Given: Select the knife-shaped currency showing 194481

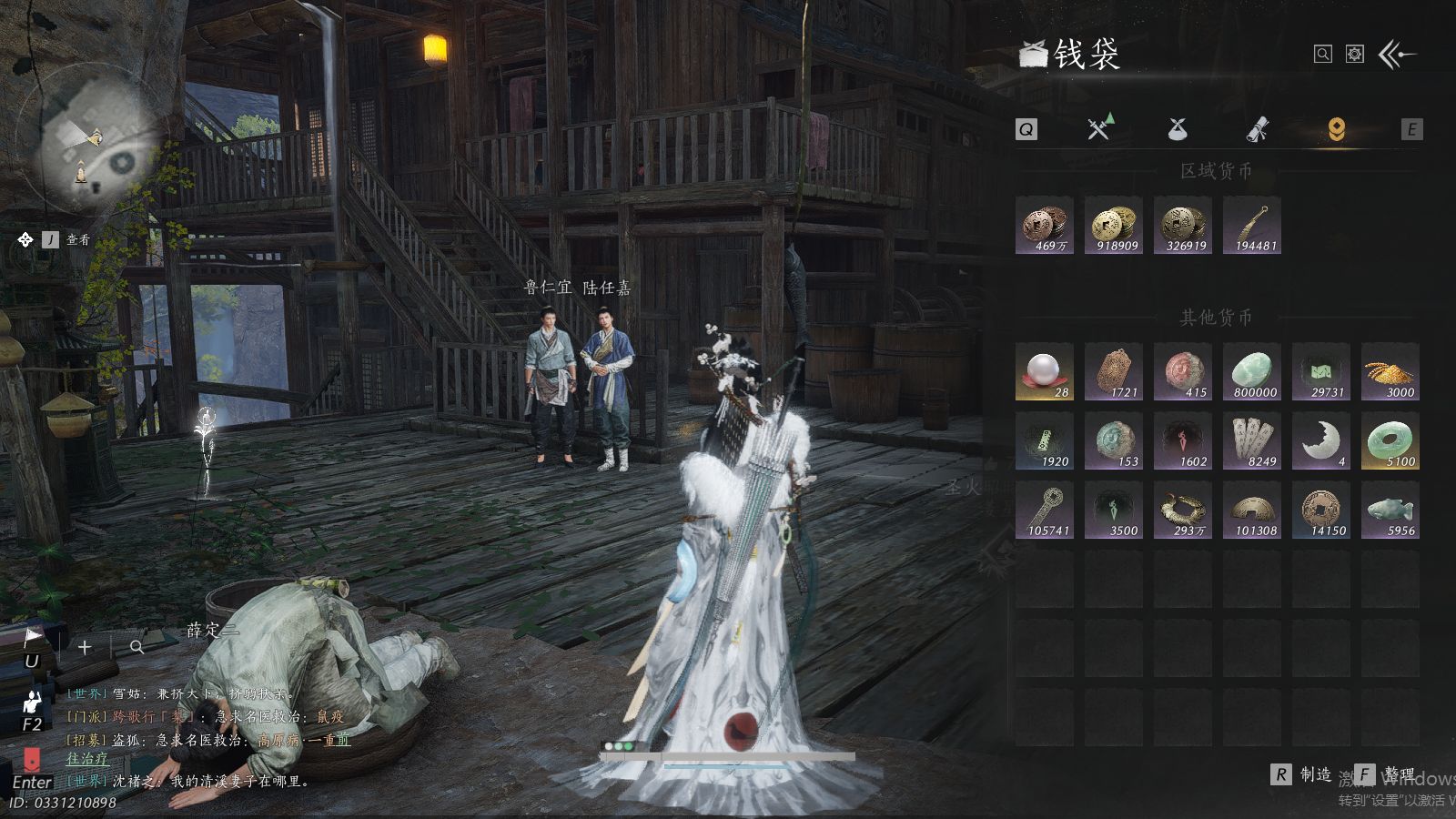Looking at the screenshot, I should [1252, 225].
